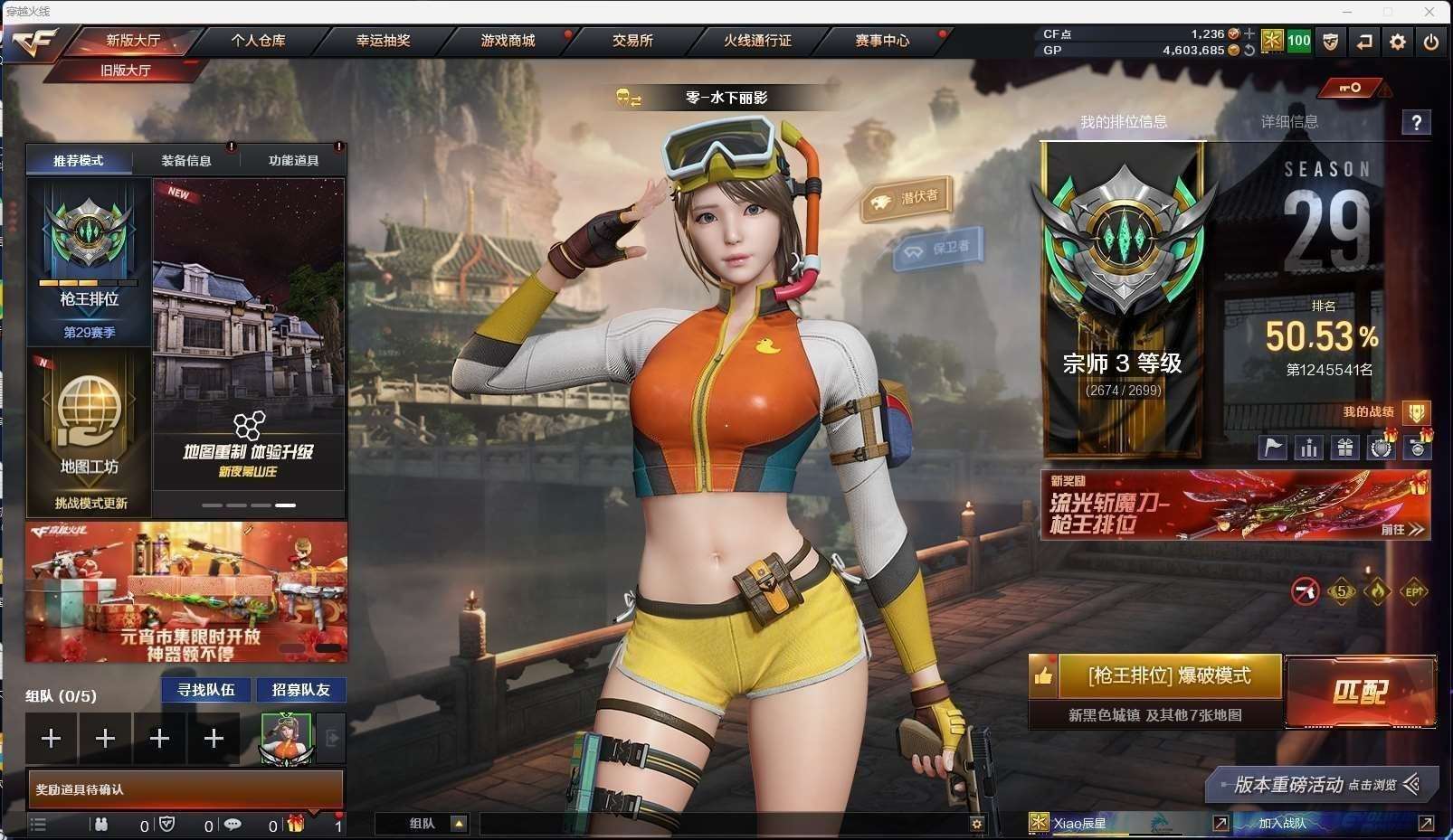Switch to the 功能道具 tab
The image size is (1453, 840).
293,161
